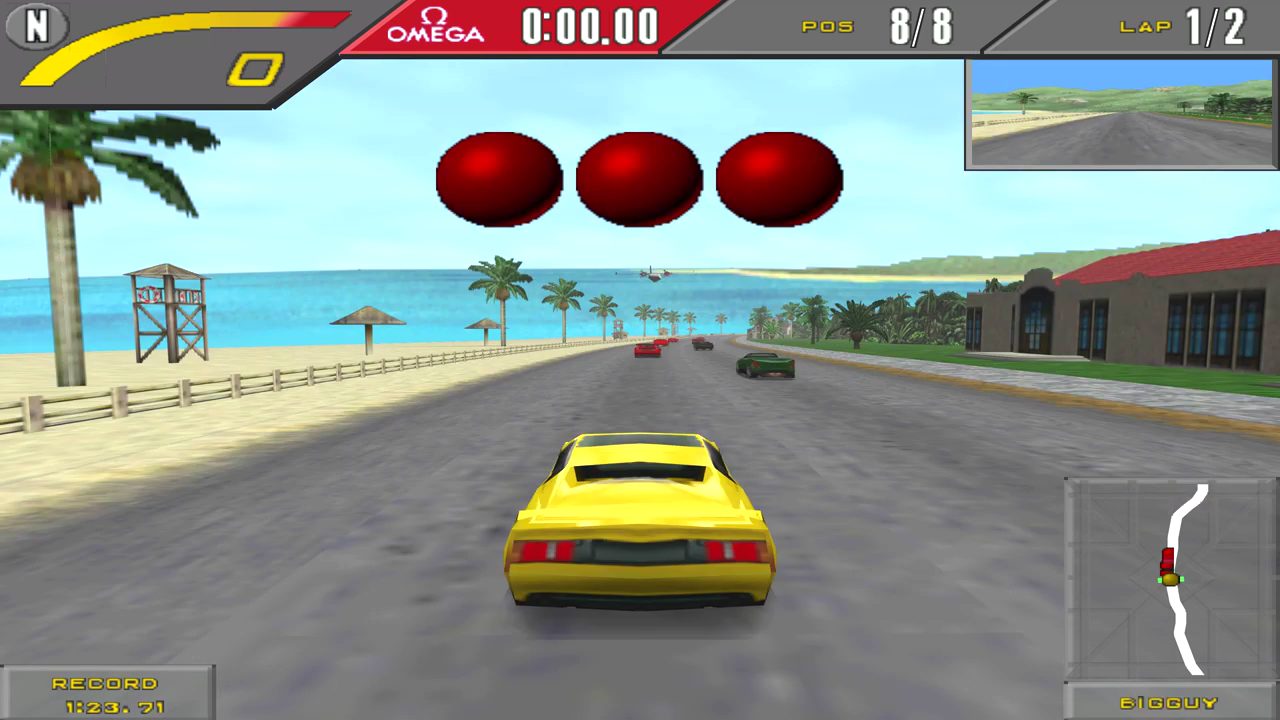Select the LAP counter header
This screenshot has width=1280, height=720.
coord(1146,27)
